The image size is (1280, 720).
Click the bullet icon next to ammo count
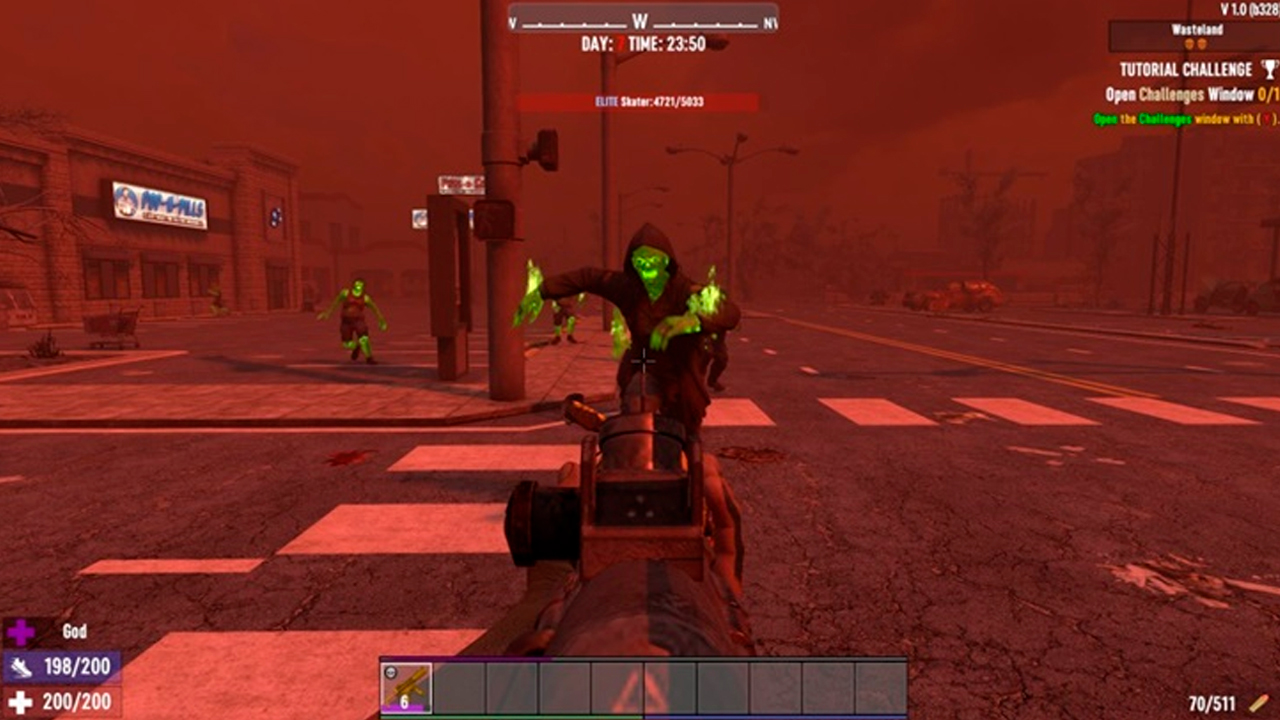[x=1259, y=703]
